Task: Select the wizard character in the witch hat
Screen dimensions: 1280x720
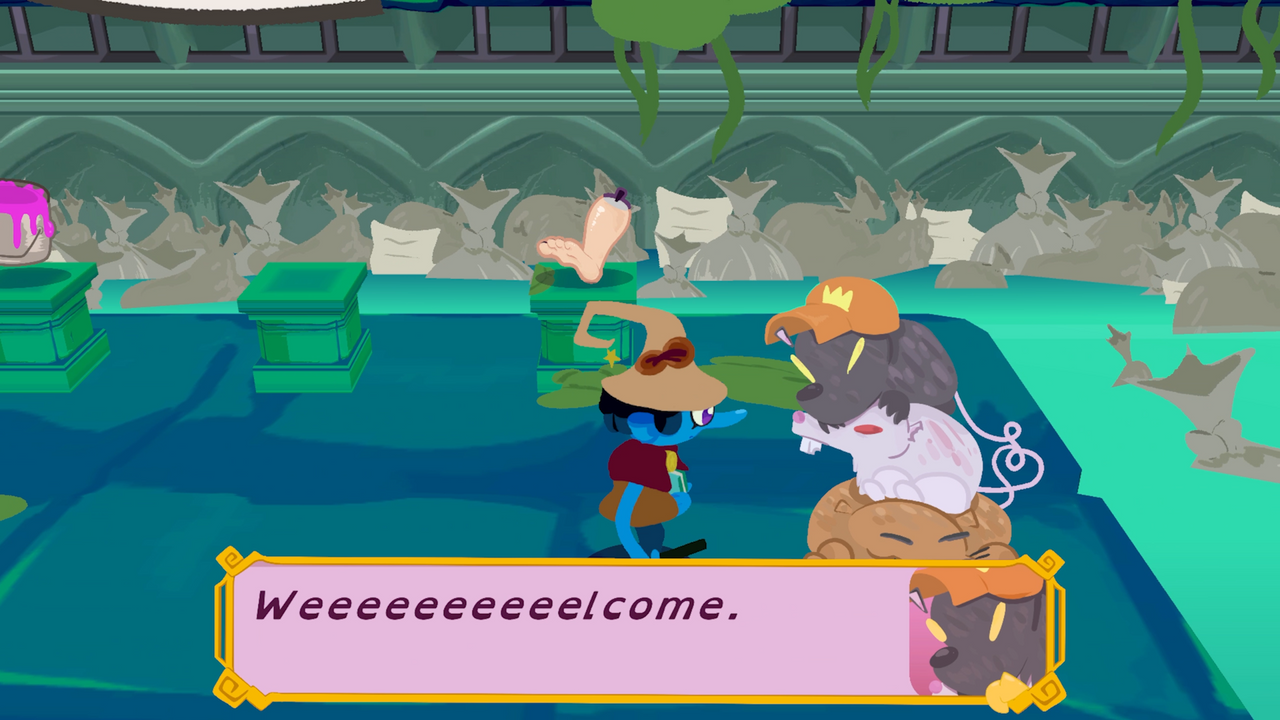Action: [650, 450]
